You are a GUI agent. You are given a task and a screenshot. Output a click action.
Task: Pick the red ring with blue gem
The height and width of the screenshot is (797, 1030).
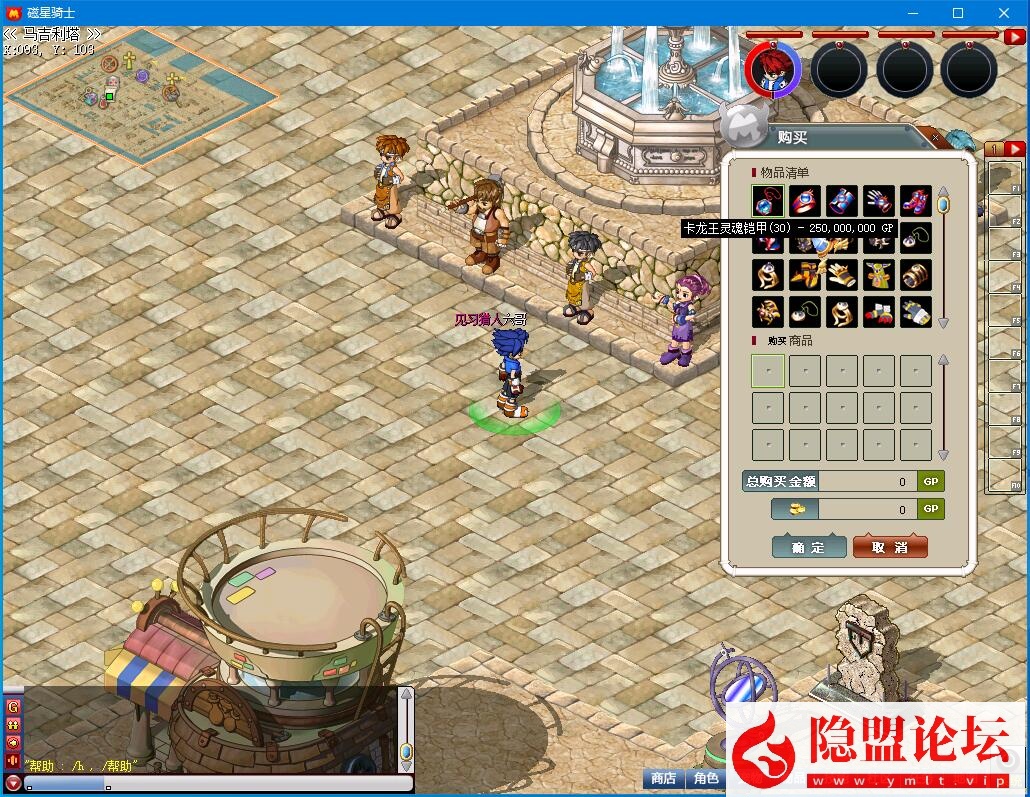[x=804, y=200]
